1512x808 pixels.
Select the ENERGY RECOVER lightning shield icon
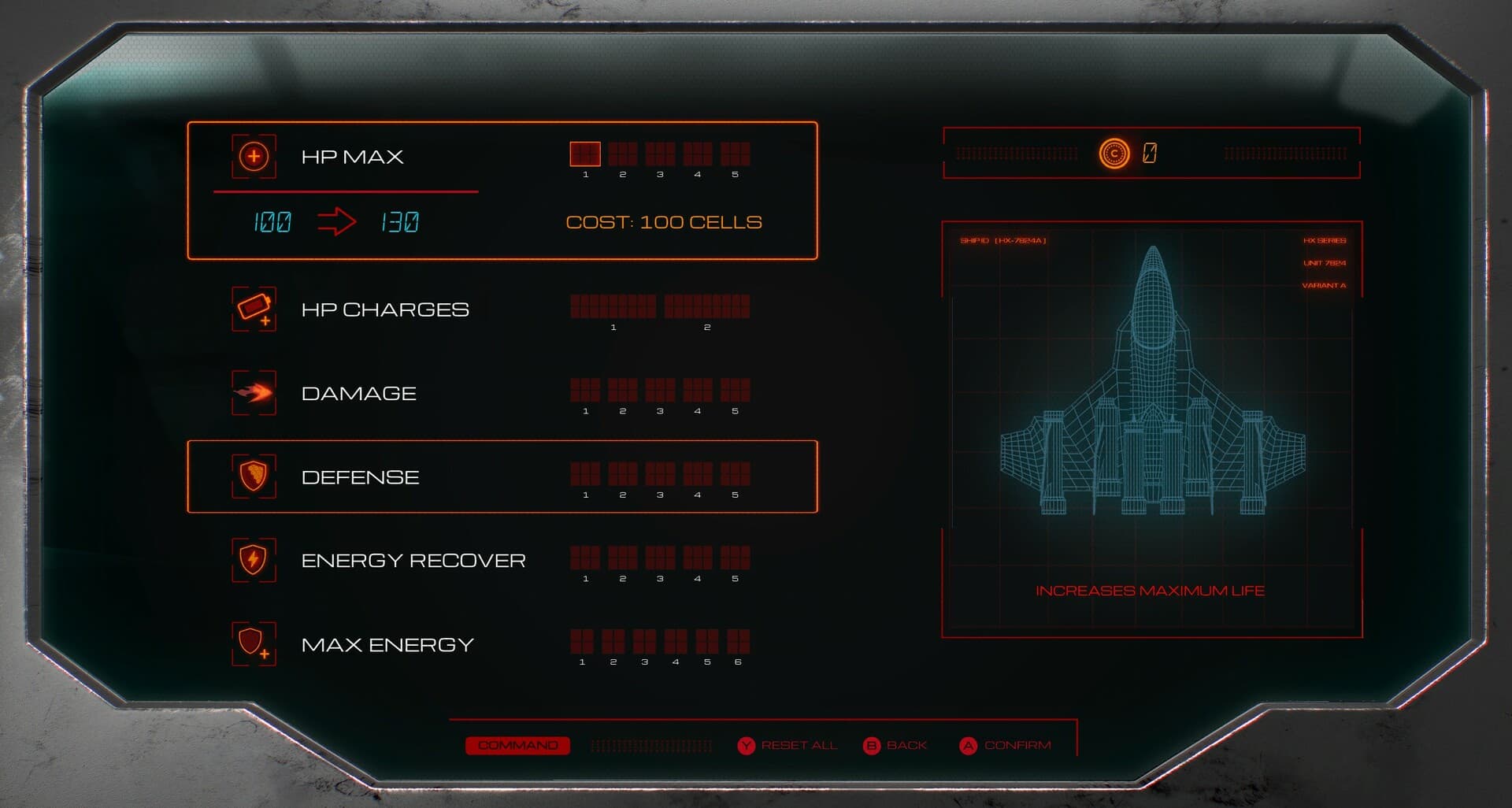coord(253,561)
